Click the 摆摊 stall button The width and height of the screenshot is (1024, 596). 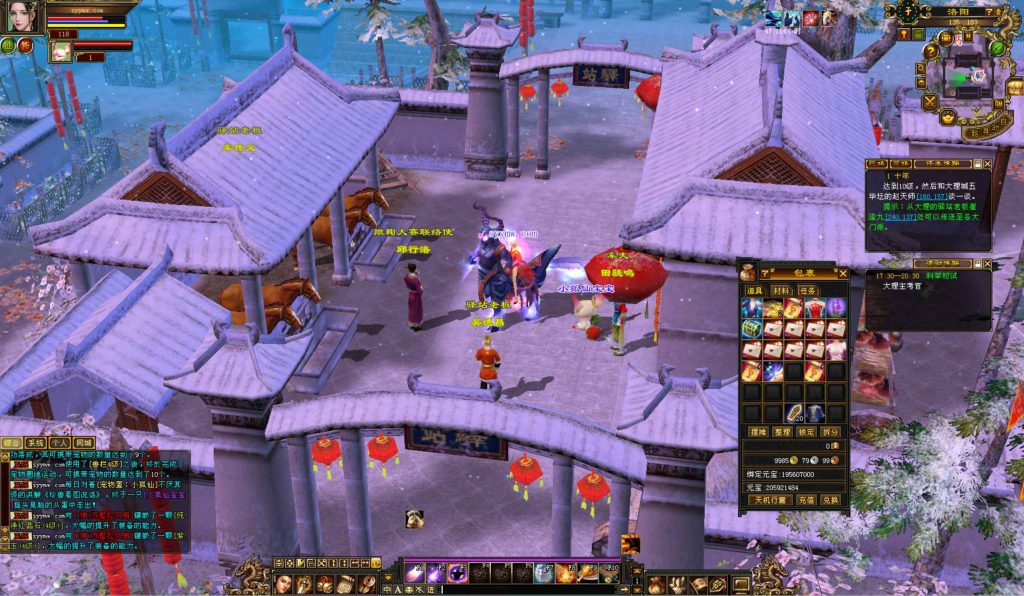tap(758, 431)
